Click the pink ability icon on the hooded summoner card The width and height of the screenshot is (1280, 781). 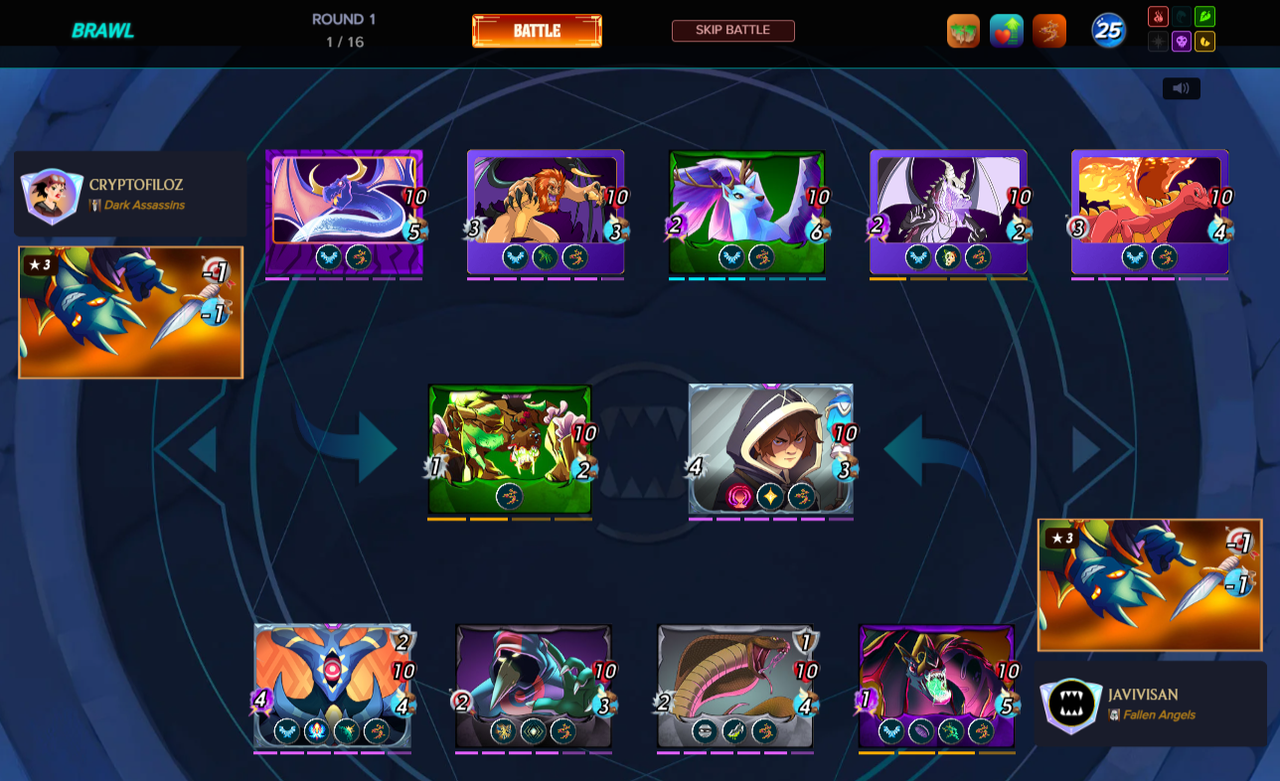coord(739,496)
